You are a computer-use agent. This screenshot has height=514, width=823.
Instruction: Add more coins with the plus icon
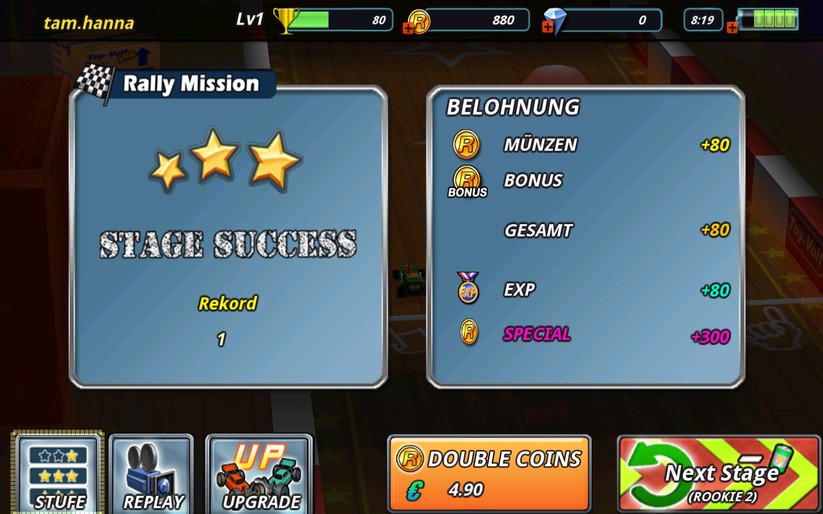[x=408, y=28]
